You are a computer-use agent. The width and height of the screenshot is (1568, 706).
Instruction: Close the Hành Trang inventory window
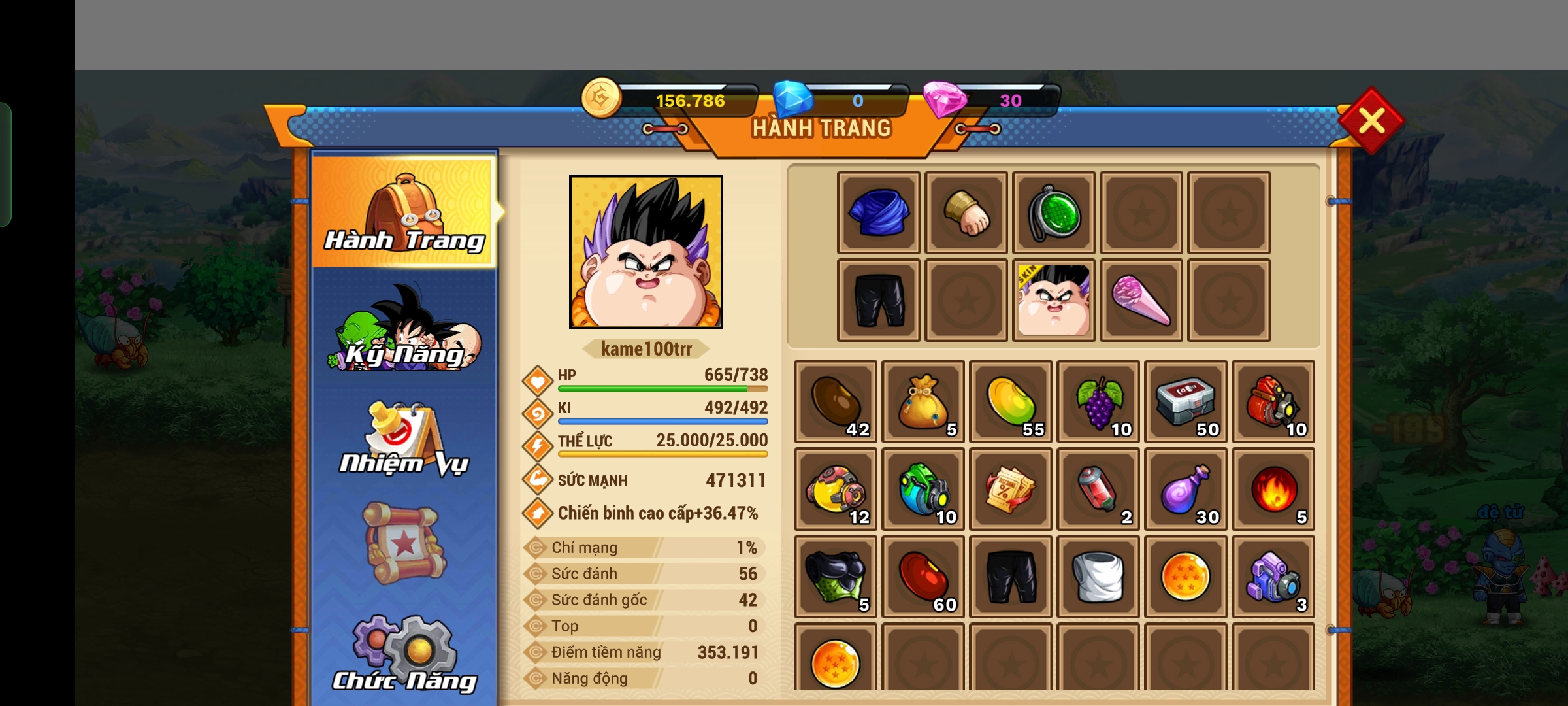click(x=1371, y=120)
